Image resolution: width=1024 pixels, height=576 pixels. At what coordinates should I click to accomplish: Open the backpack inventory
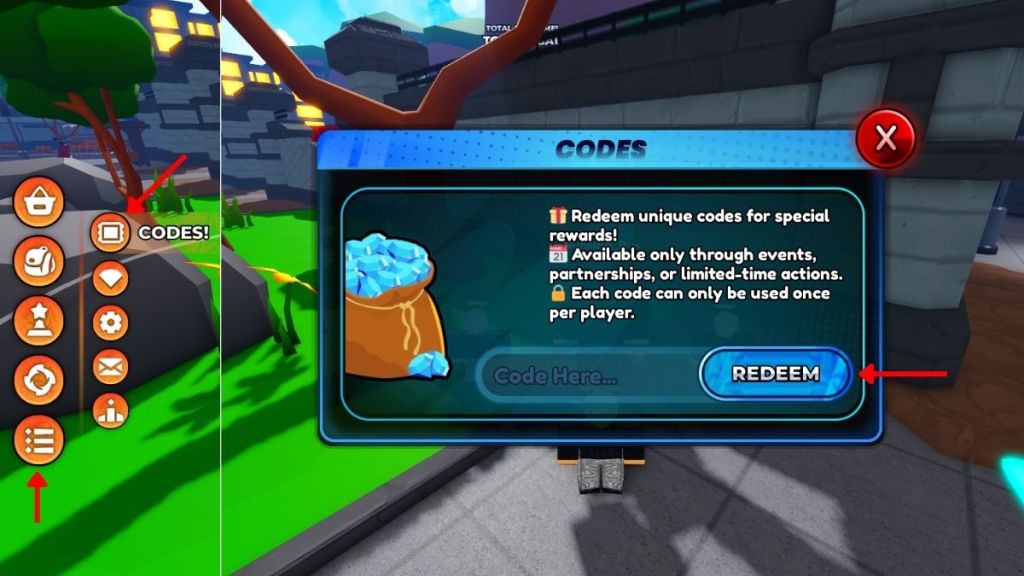coord(39,262)
